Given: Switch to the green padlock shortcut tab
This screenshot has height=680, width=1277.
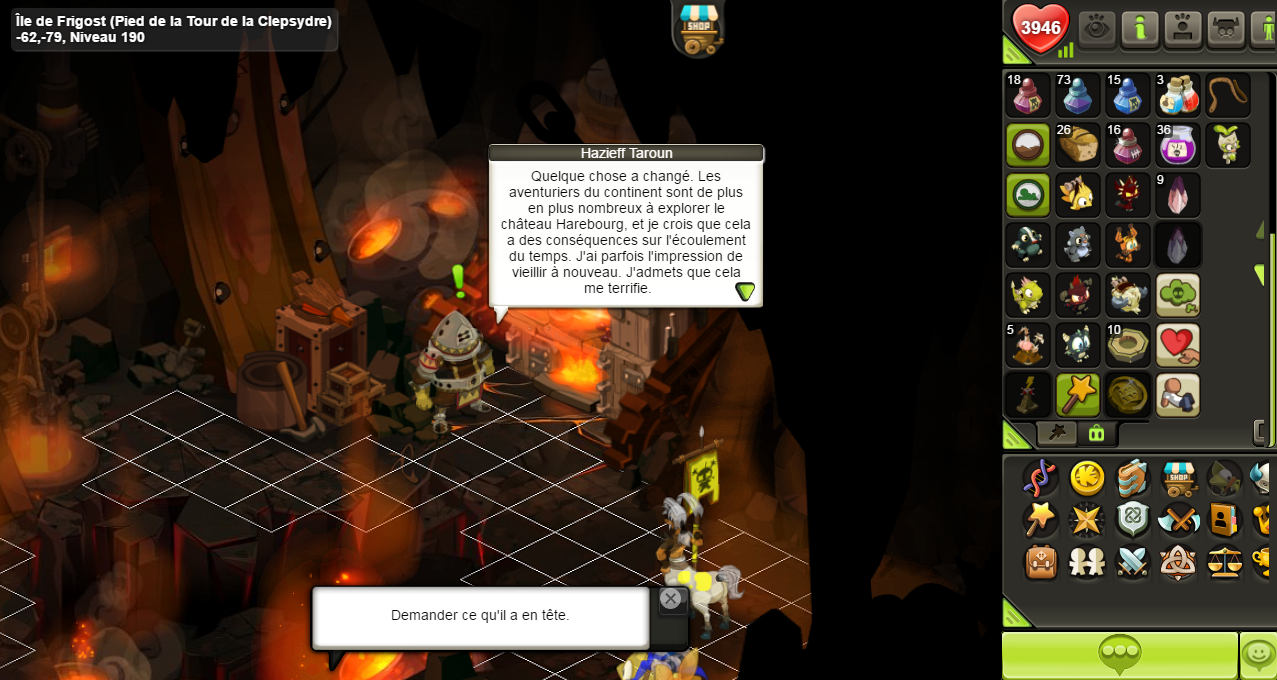Looking at the screenshot, I should click(1096, 433).
